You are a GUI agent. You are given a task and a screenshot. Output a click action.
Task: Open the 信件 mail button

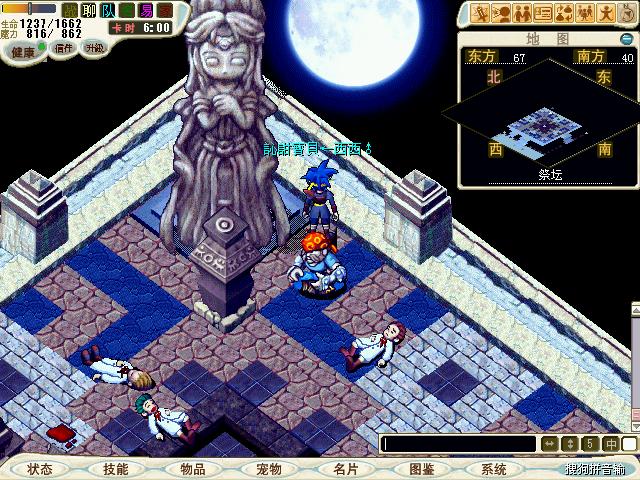tap(65, 47)
